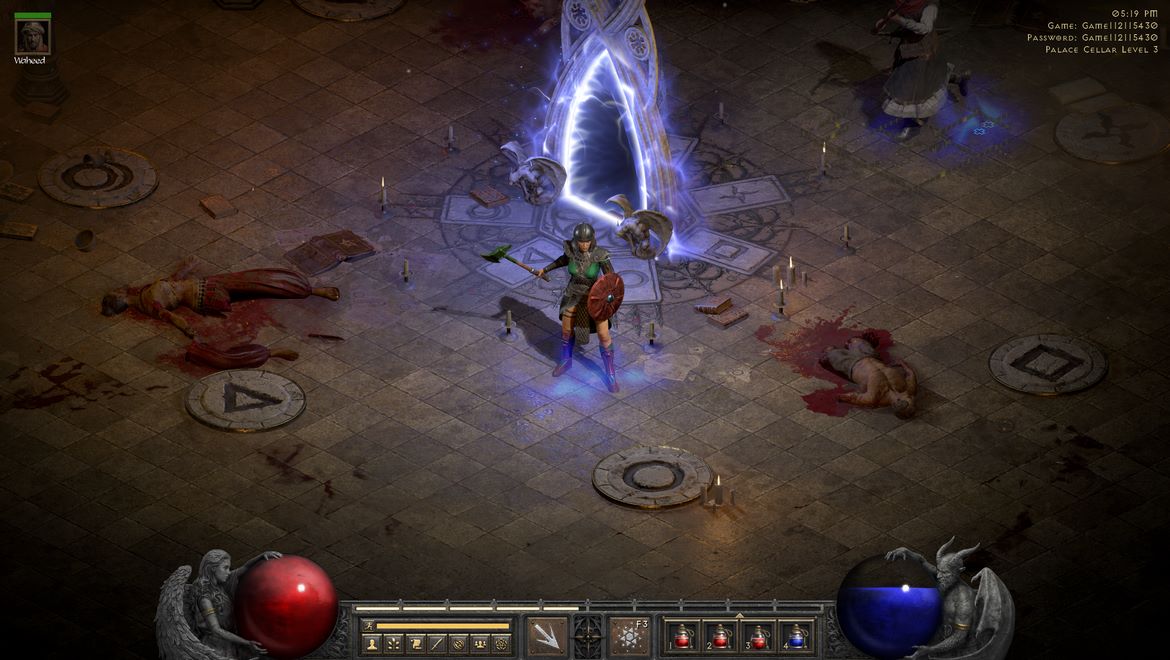Select the Waheed mercenary portrait

pyautogui.click(x=32, y=37)
